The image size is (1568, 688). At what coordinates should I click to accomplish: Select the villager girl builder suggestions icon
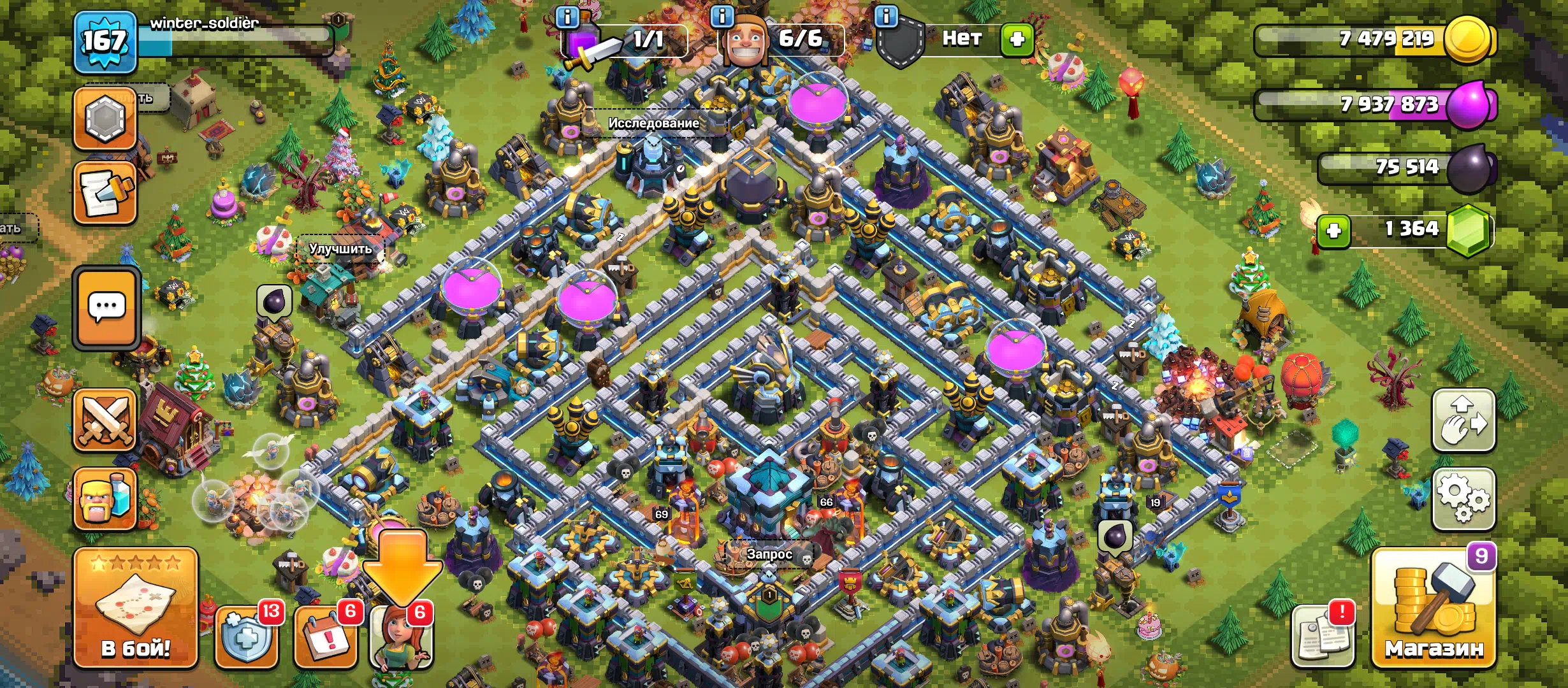401,638
